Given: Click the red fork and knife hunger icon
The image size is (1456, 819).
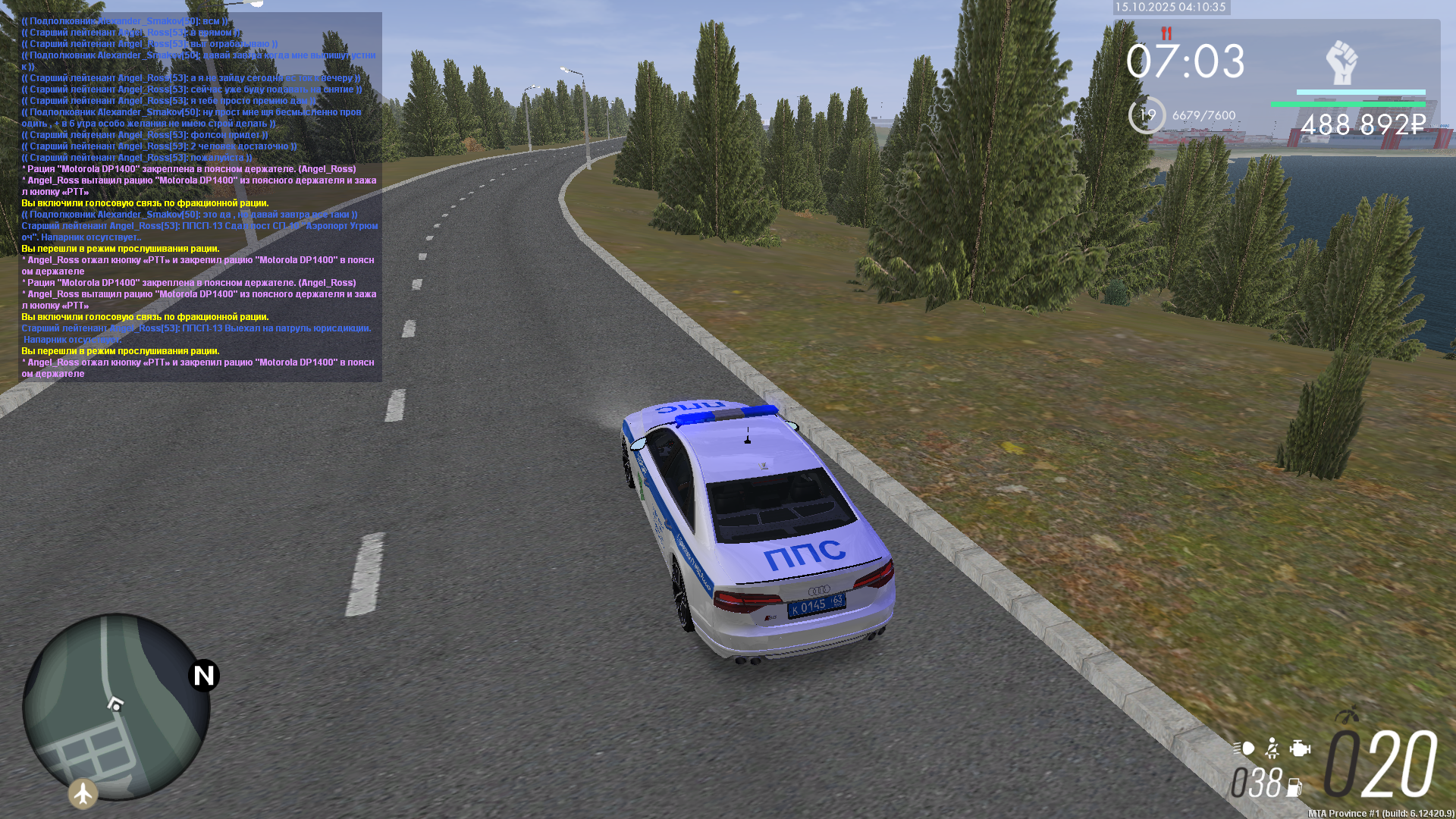Looking at the screenshot, I should 1166,33.
